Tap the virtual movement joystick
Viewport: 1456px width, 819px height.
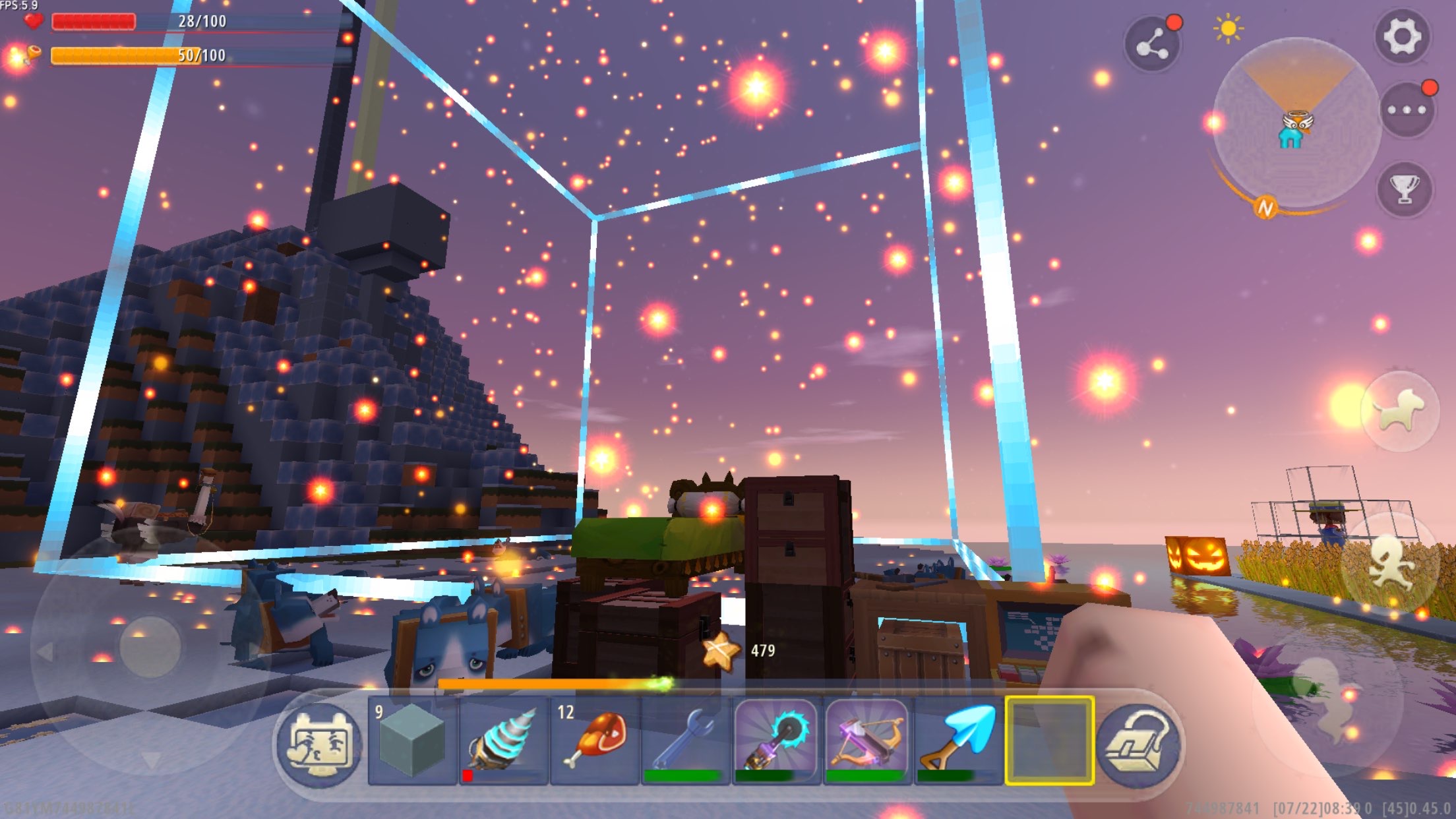[150, 648]
